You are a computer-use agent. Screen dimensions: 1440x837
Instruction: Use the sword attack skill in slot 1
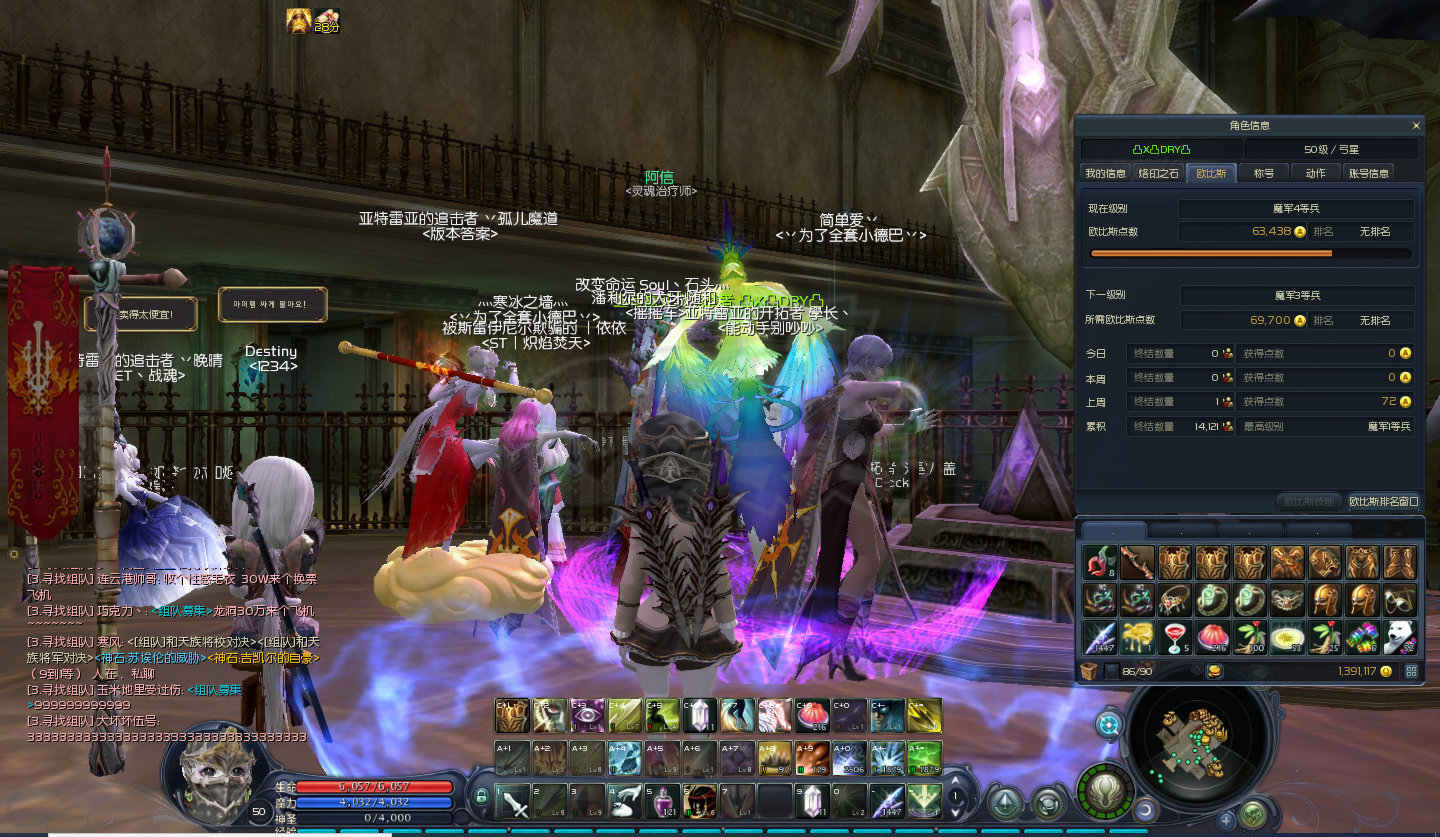click(513, 800)
